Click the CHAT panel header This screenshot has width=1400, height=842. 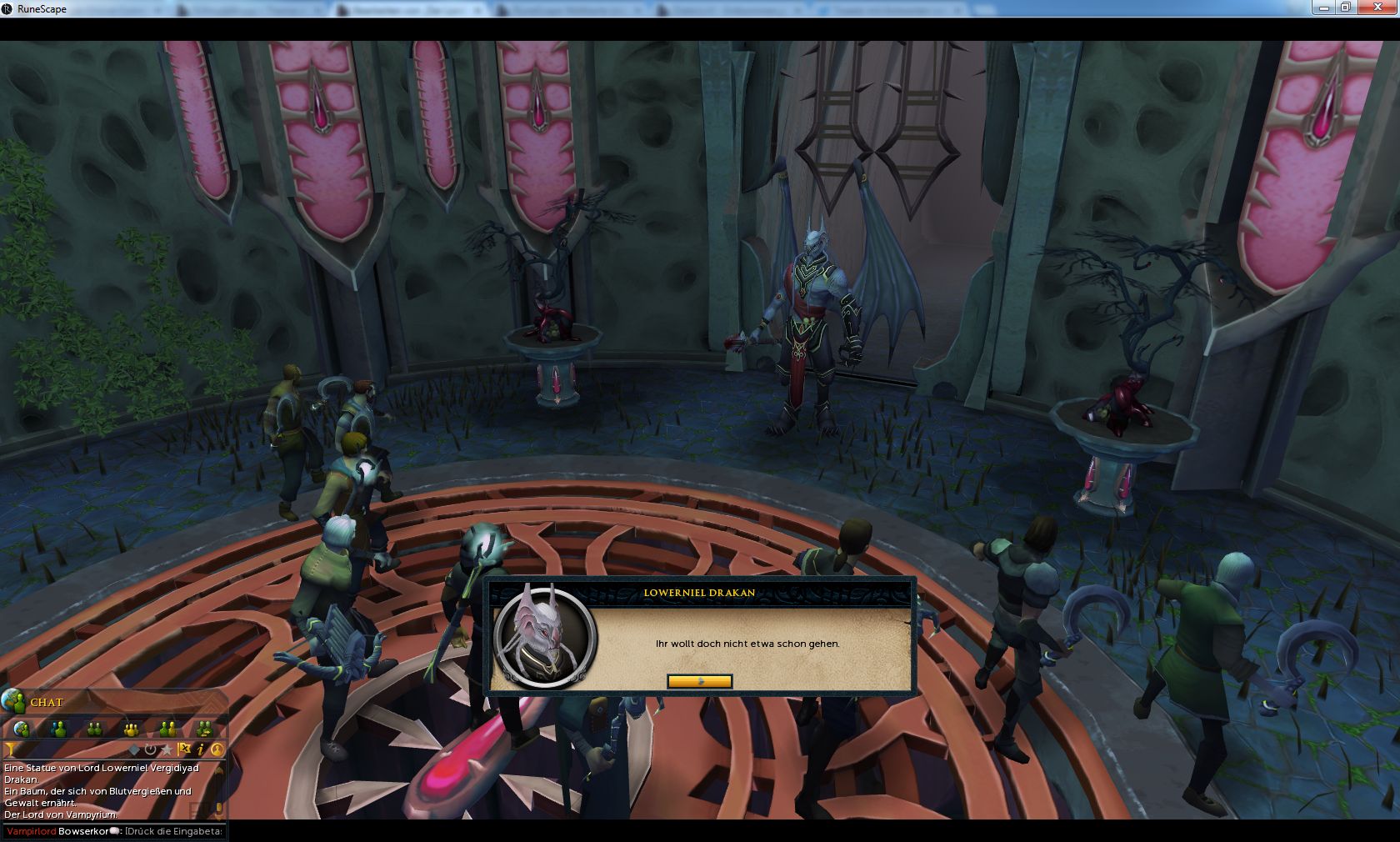coord(47,702)
